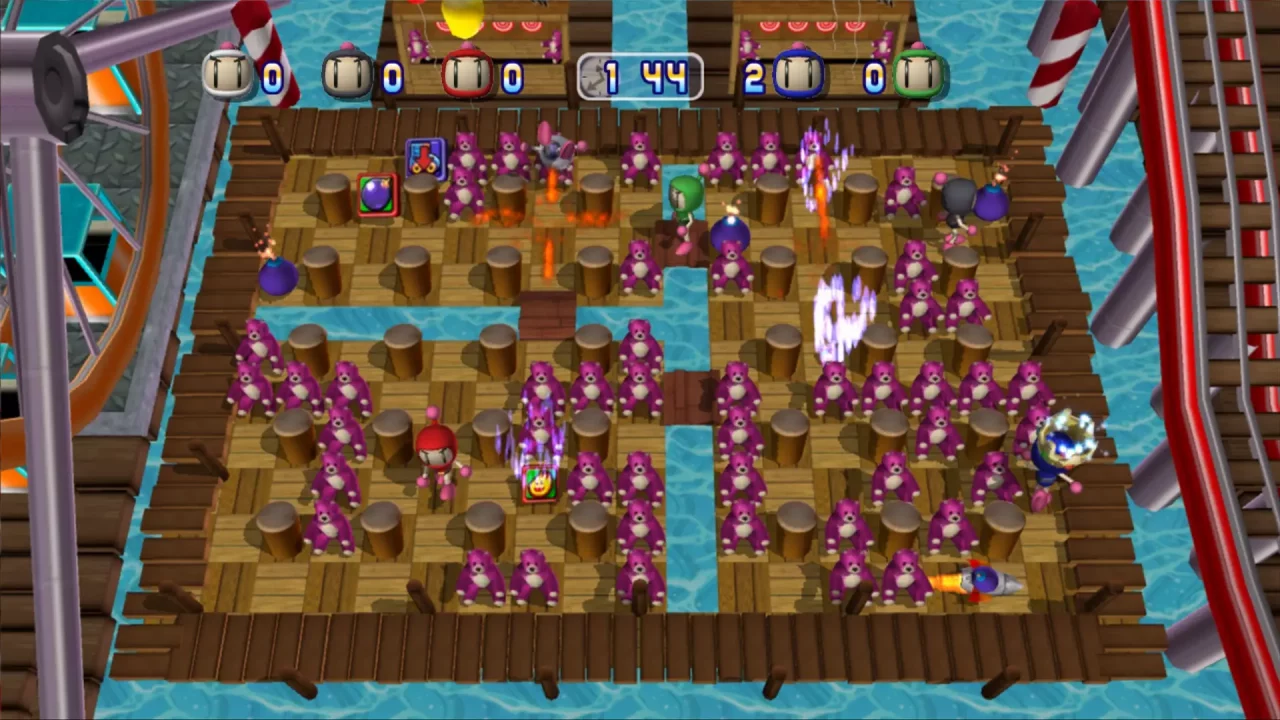Expand the match timer display
The width and height of the screenshot is (1280, 720).
(x=640, y=76)
